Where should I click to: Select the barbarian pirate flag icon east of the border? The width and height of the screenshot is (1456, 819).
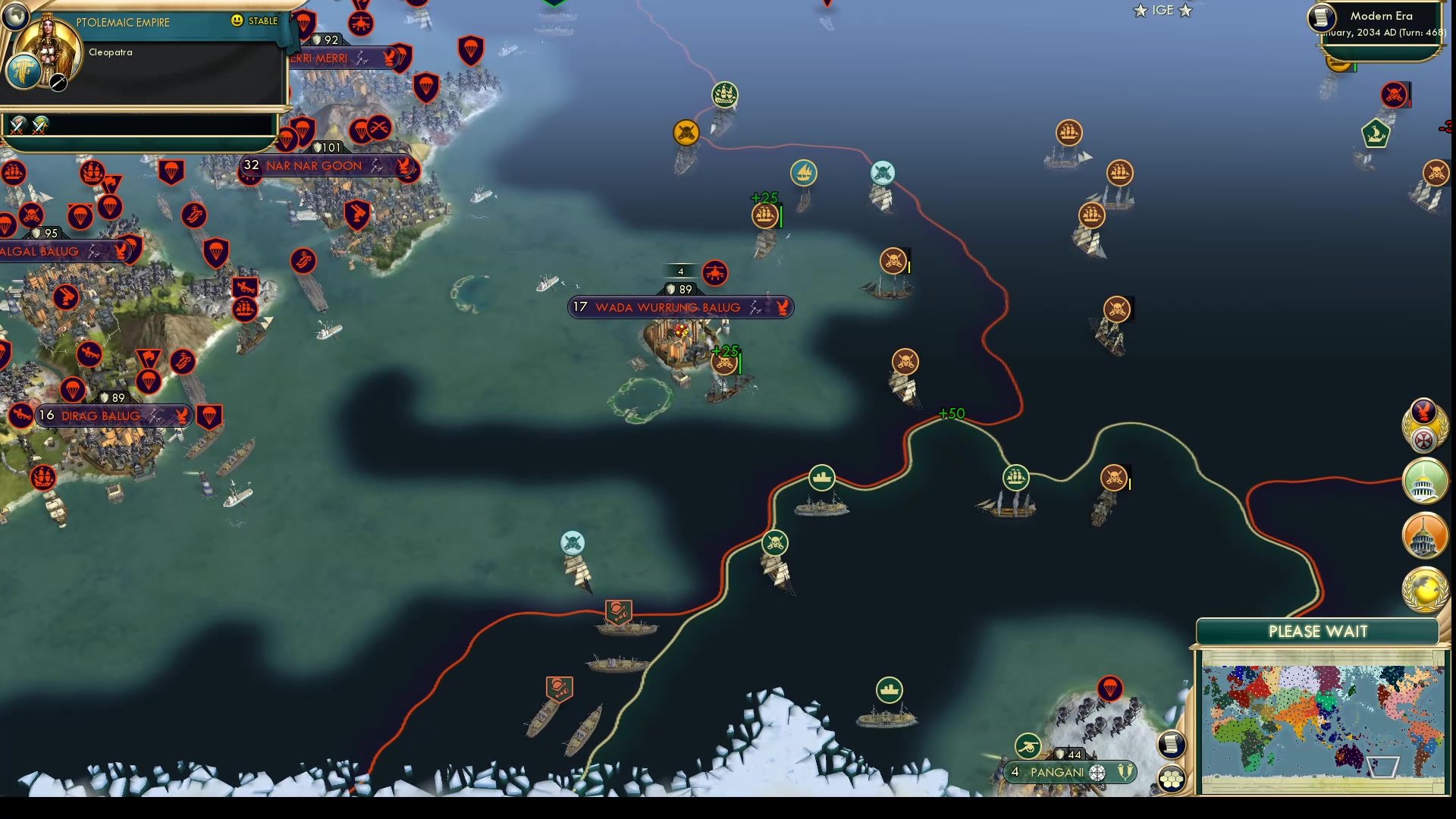click(1119, 309)
